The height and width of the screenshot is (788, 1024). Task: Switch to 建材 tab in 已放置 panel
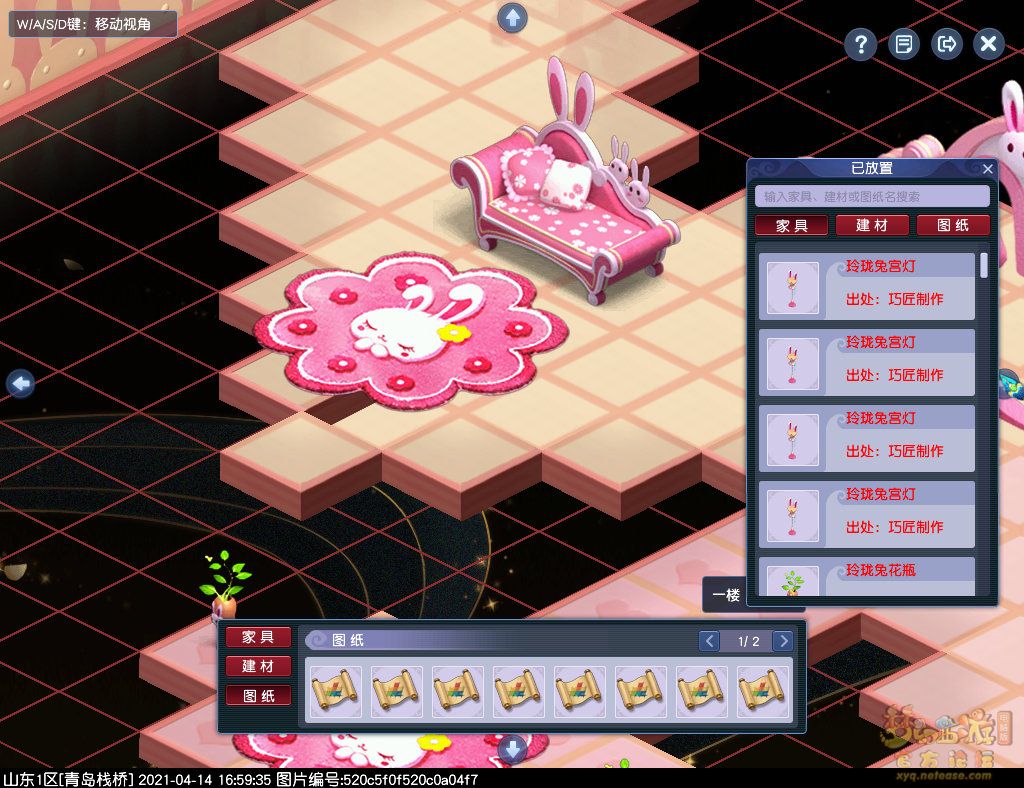pyautogui.click(x=872, y=226)
